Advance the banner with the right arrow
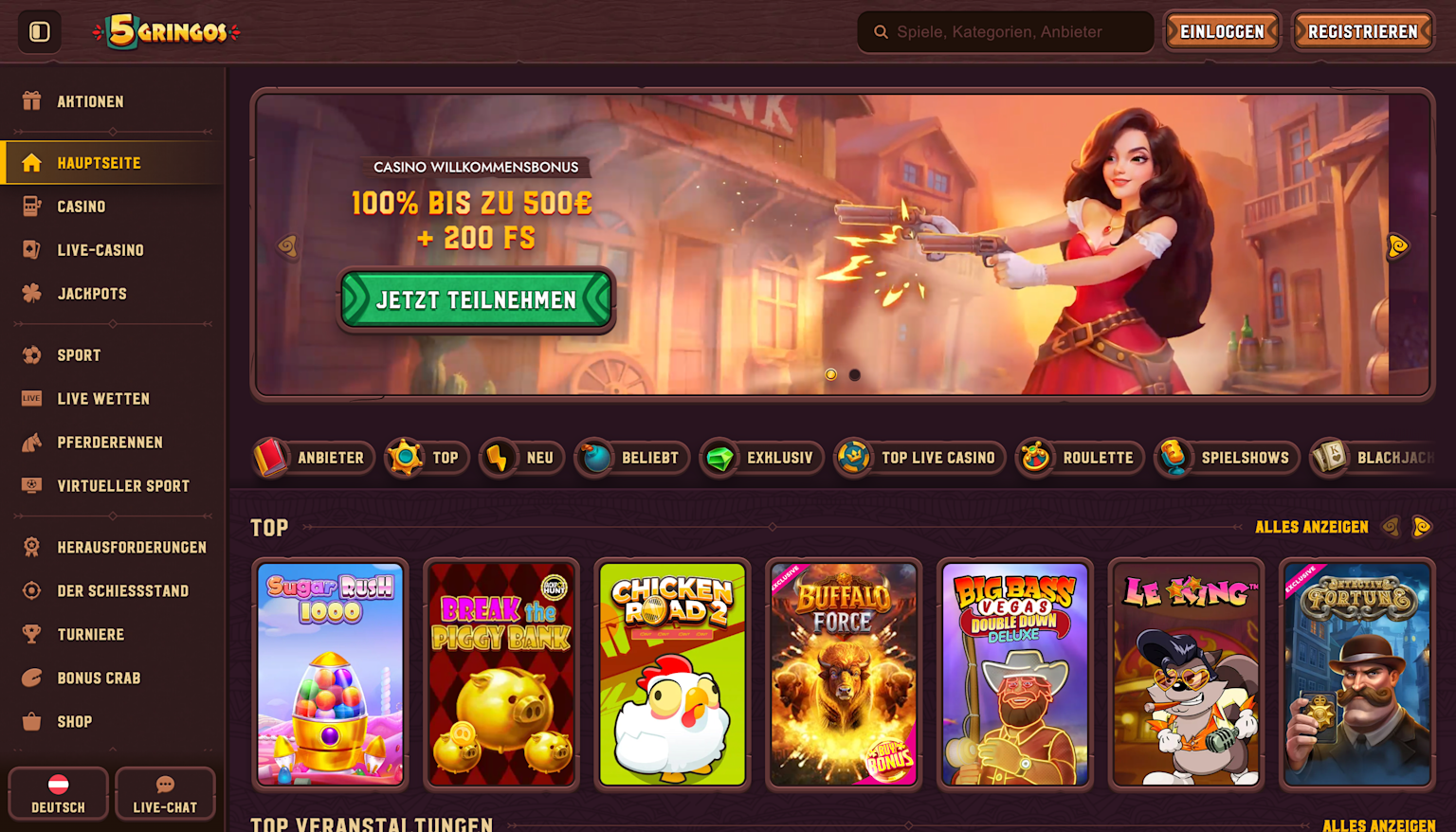This screenshot has width=1456, height=832. (x=1397, y=244)
